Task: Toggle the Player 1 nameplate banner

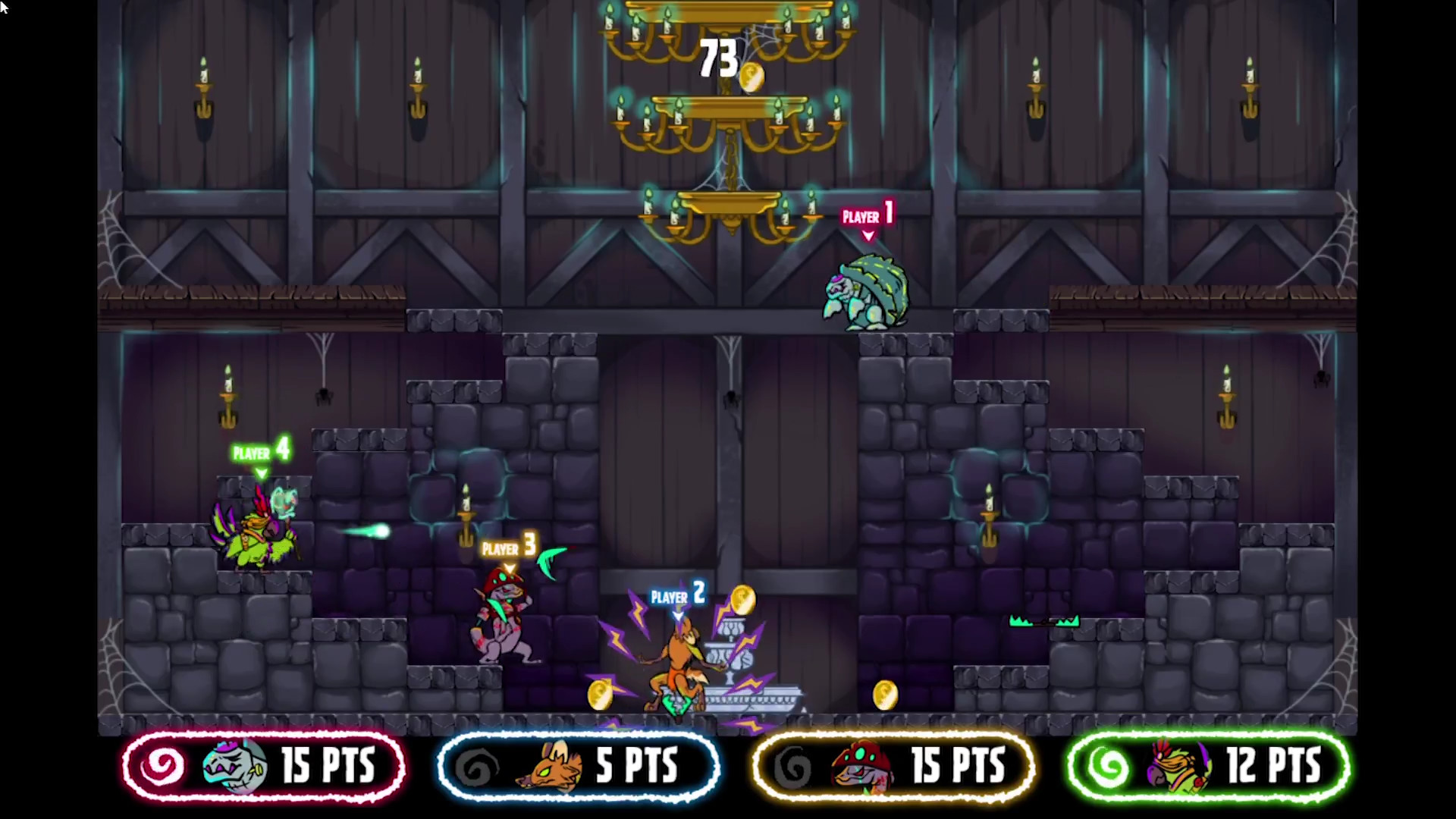Action: pos(867,217)
